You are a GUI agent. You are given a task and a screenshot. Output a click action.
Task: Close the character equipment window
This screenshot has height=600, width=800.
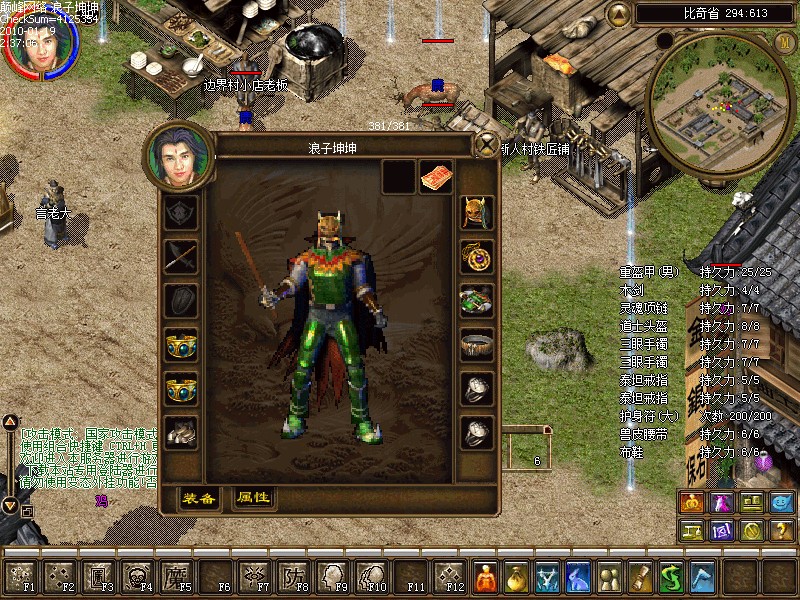(x=487, y=144)
